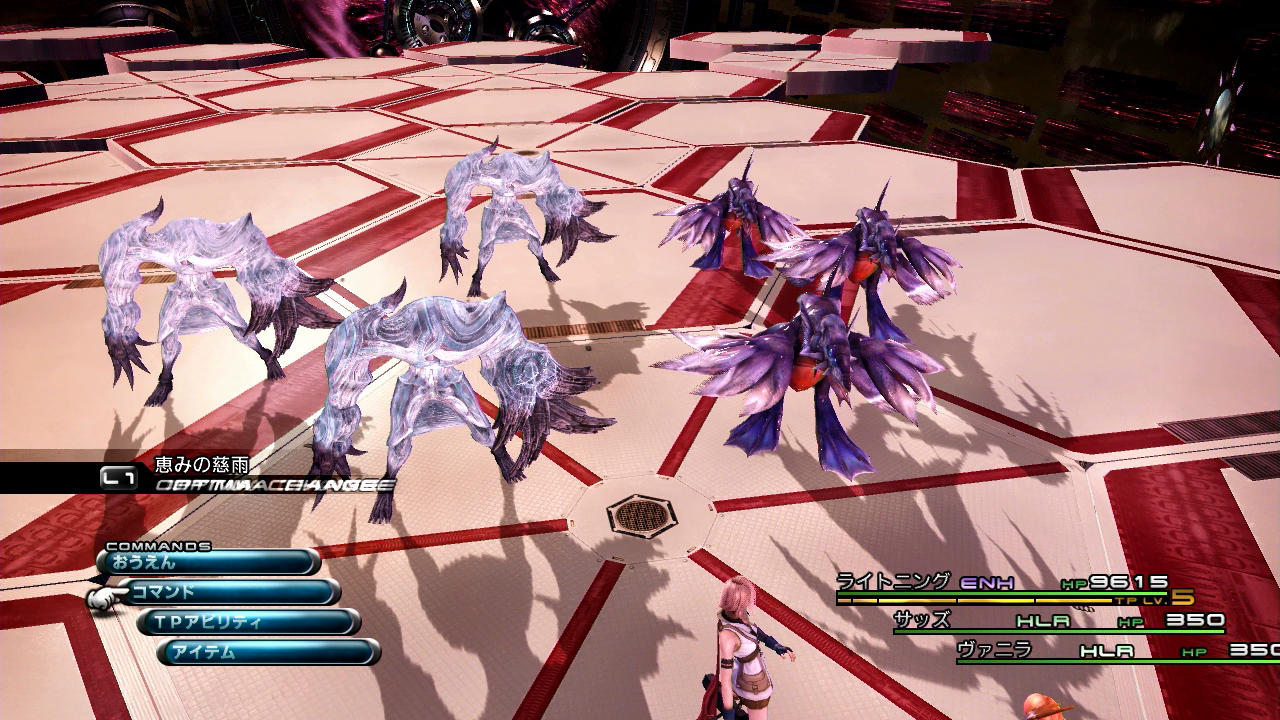Select サッズ in the party list
The image size is (1280, 720).
tap(921, 620)
